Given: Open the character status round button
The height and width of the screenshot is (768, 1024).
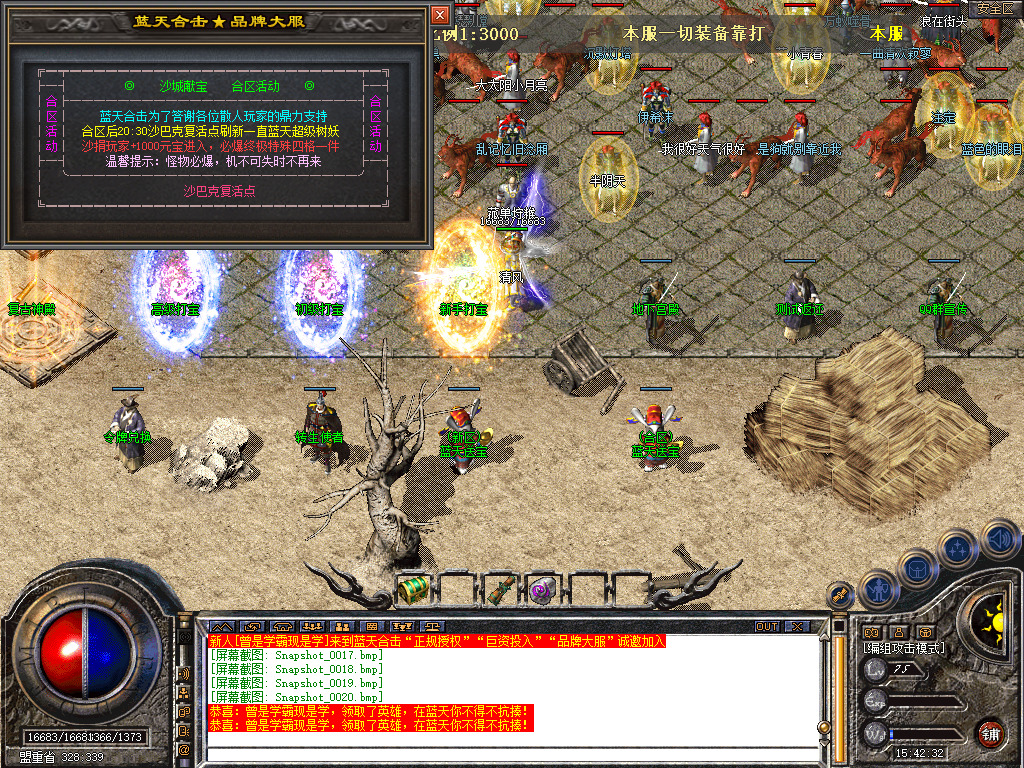Looking at the screenshot, I should (876, 590).
